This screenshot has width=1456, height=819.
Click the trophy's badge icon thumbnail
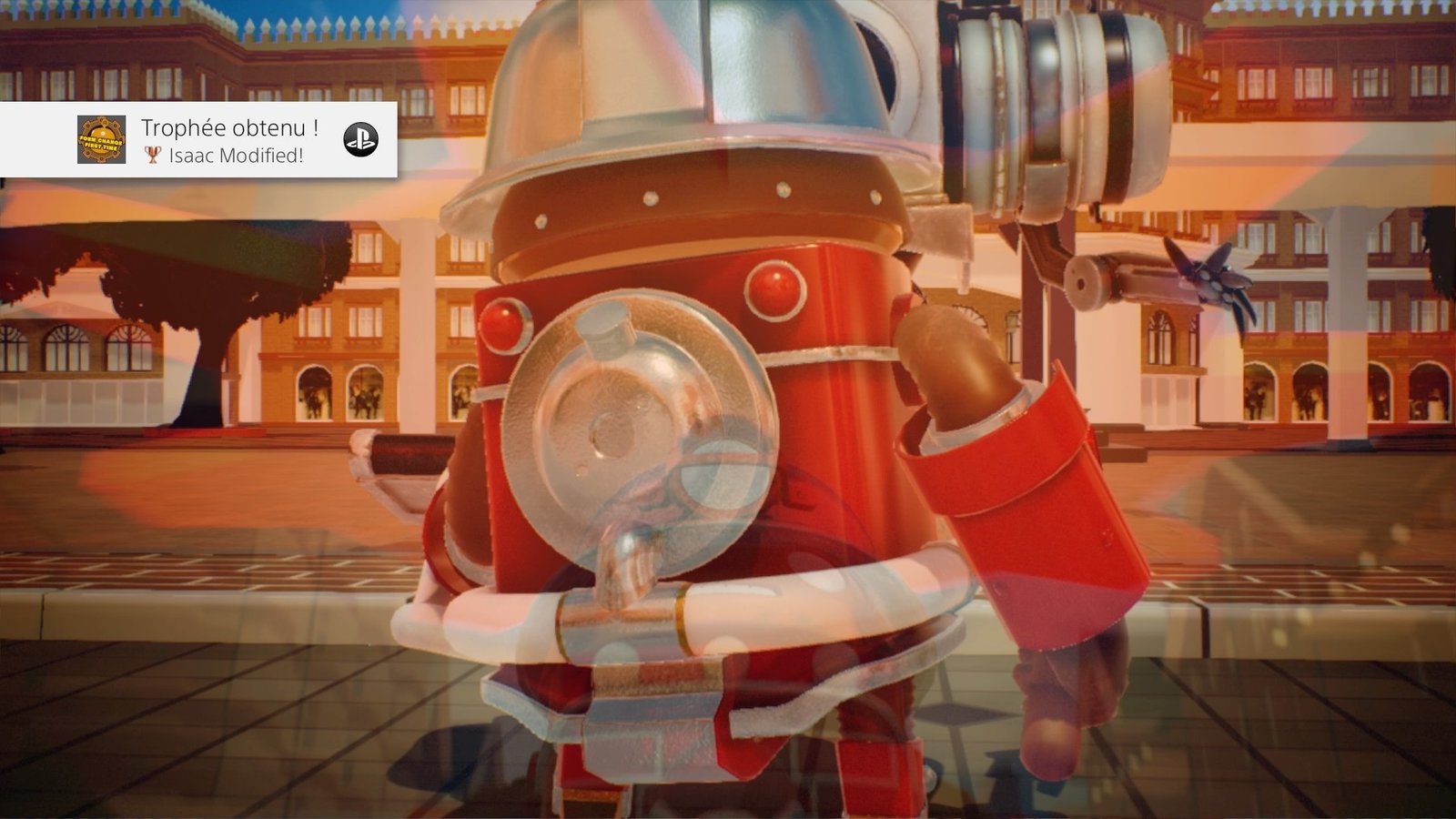tap(102, 140)
